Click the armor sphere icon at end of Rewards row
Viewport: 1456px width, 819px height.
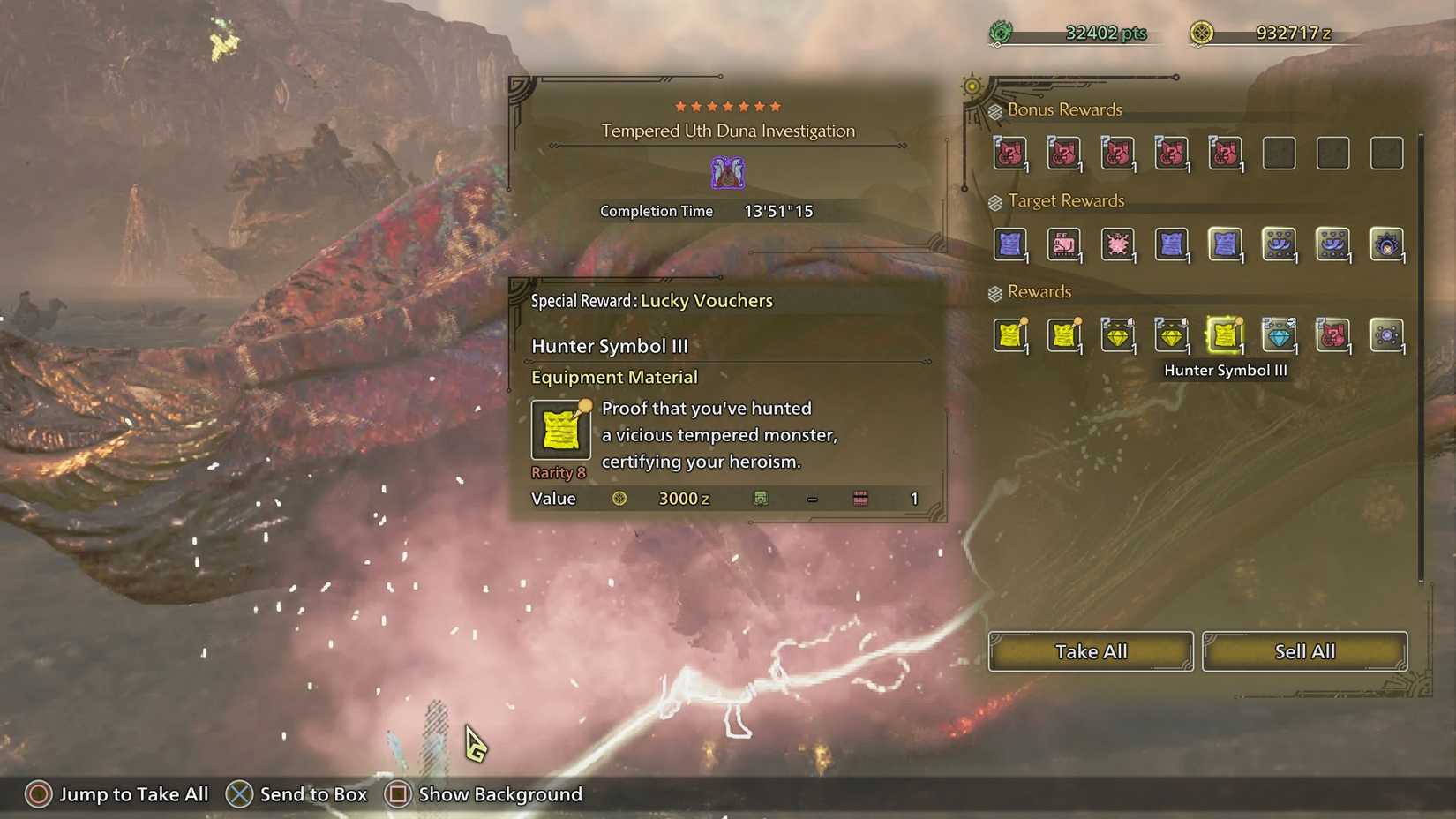(1386, 336)
